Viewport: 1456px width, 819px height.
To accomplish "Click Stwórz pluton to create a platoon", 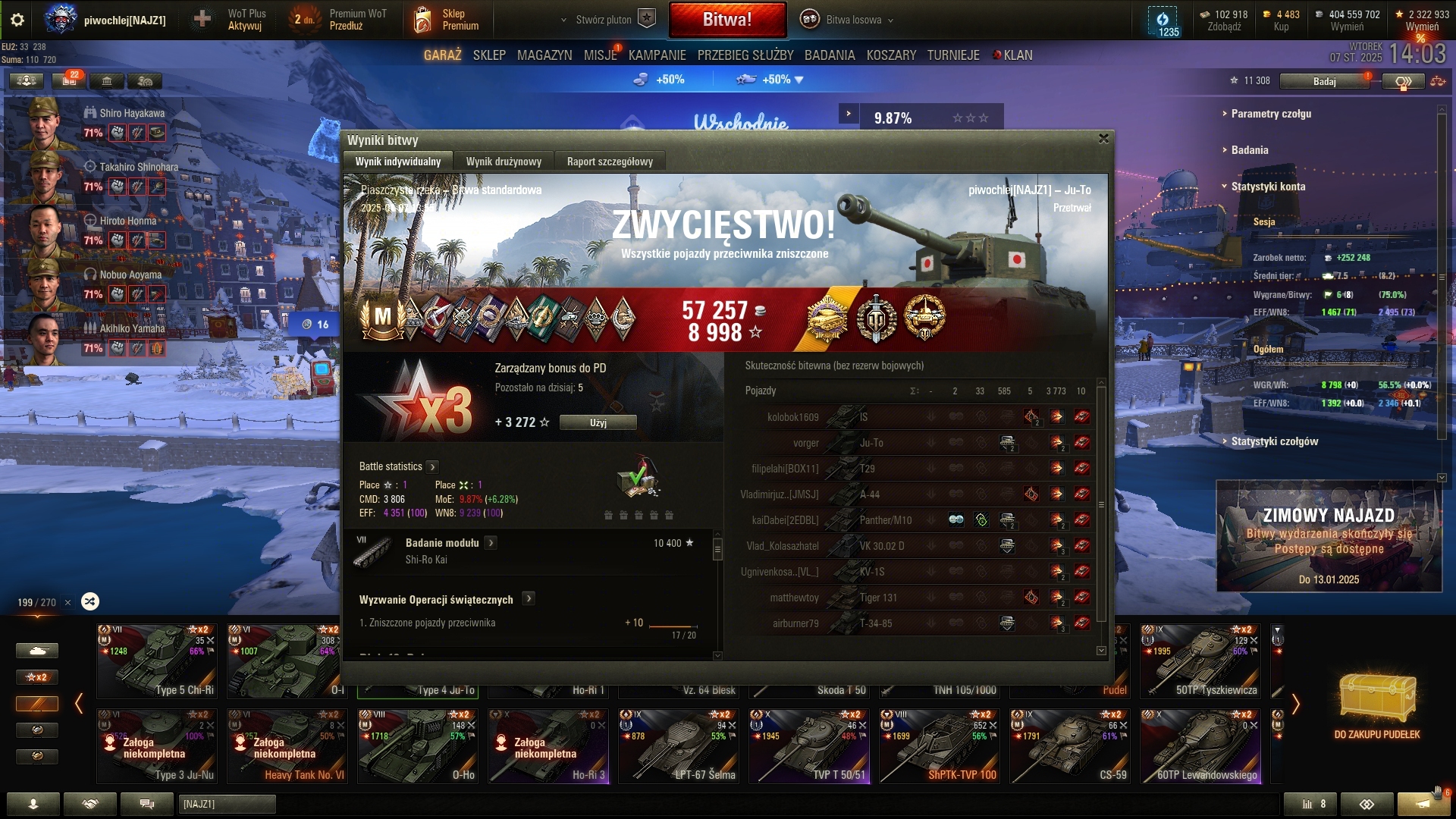I will click(x=604, y=20).
